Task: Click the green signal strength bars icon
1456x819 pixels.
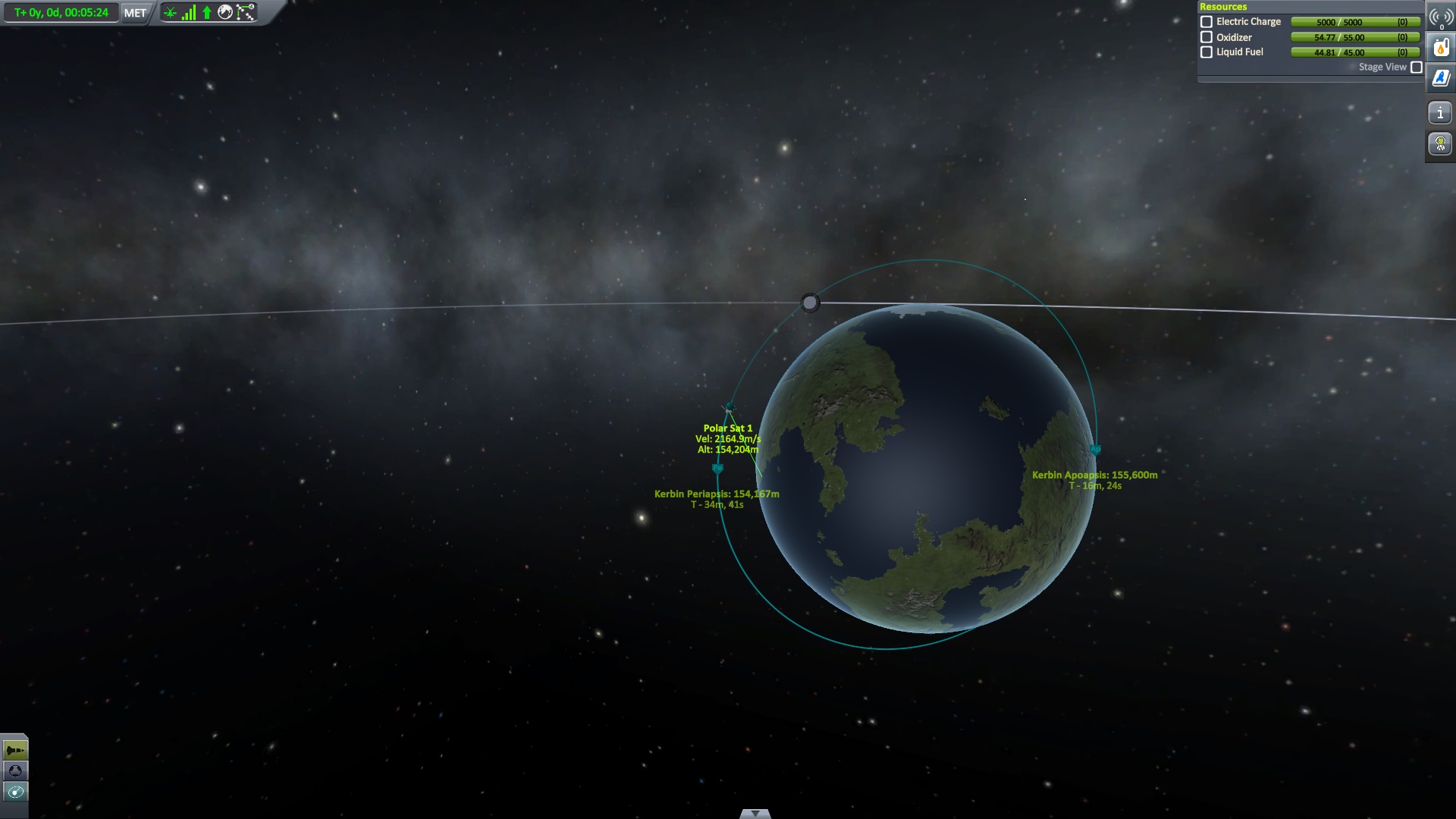Action: [188, 13]
